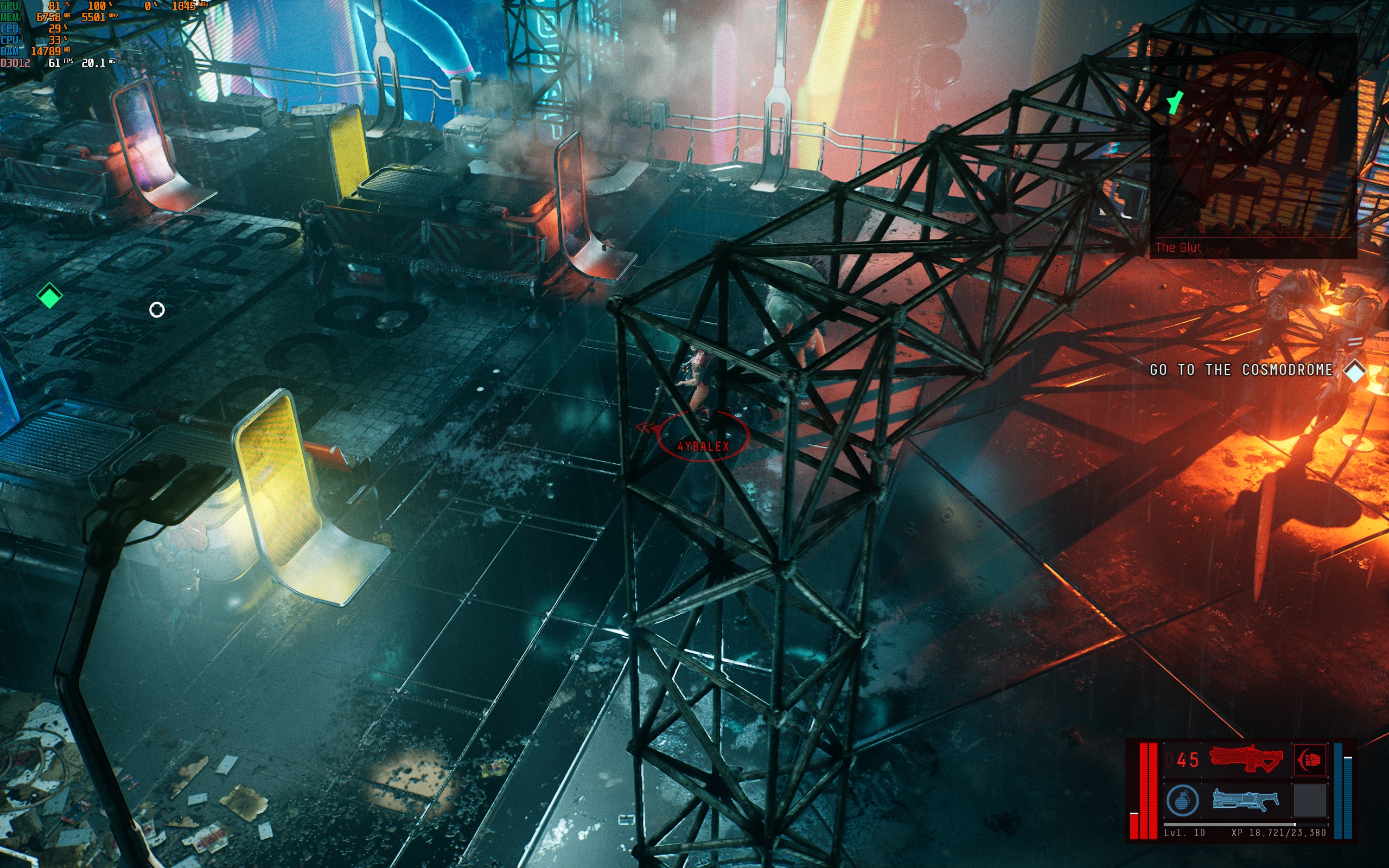Screen dimensions: 1389x868
Task: Use the grenade tactical icon
Action: click(x=1182, y=800)
